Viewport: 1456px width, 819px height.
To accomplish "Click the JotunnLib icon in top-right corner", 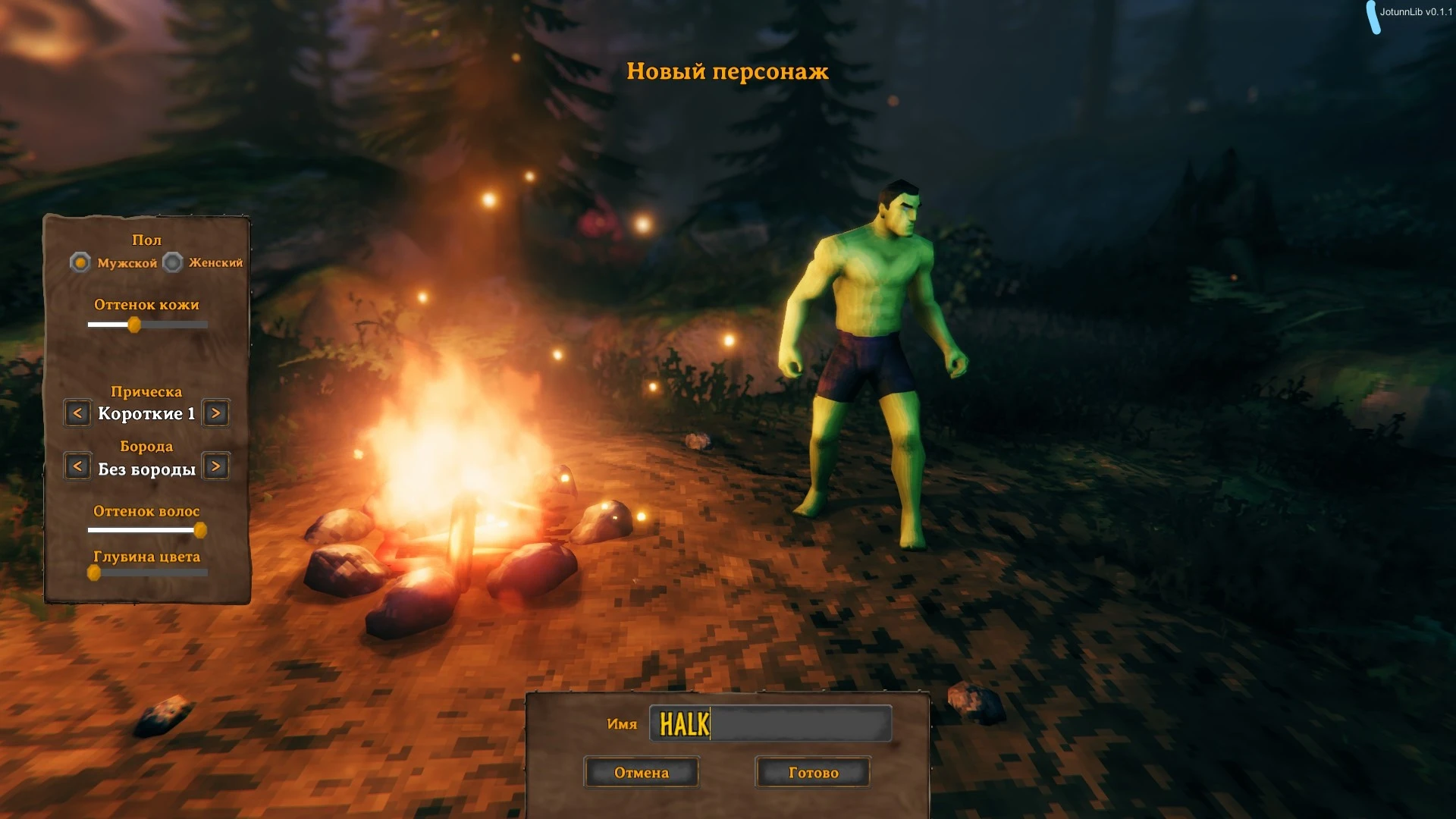I will click(x=1374, y=17).
